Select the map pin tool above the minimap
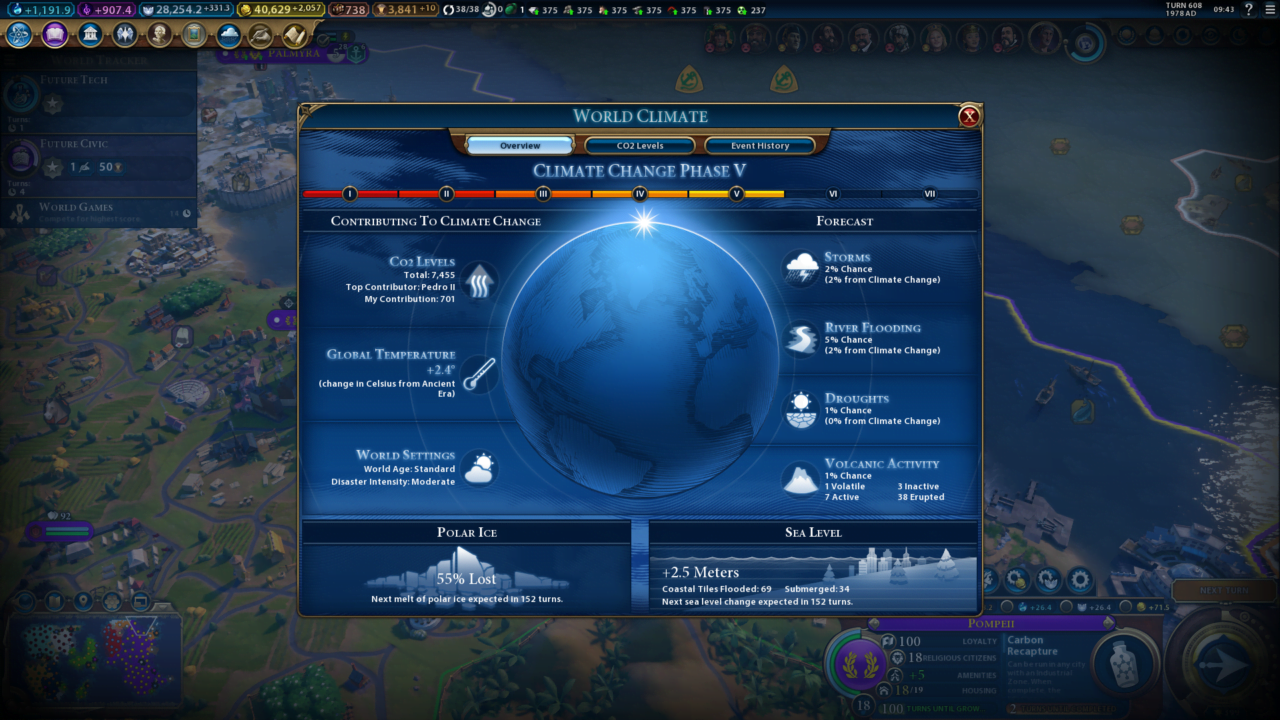Screen dimensions: 1280x720 coord(82,601)
